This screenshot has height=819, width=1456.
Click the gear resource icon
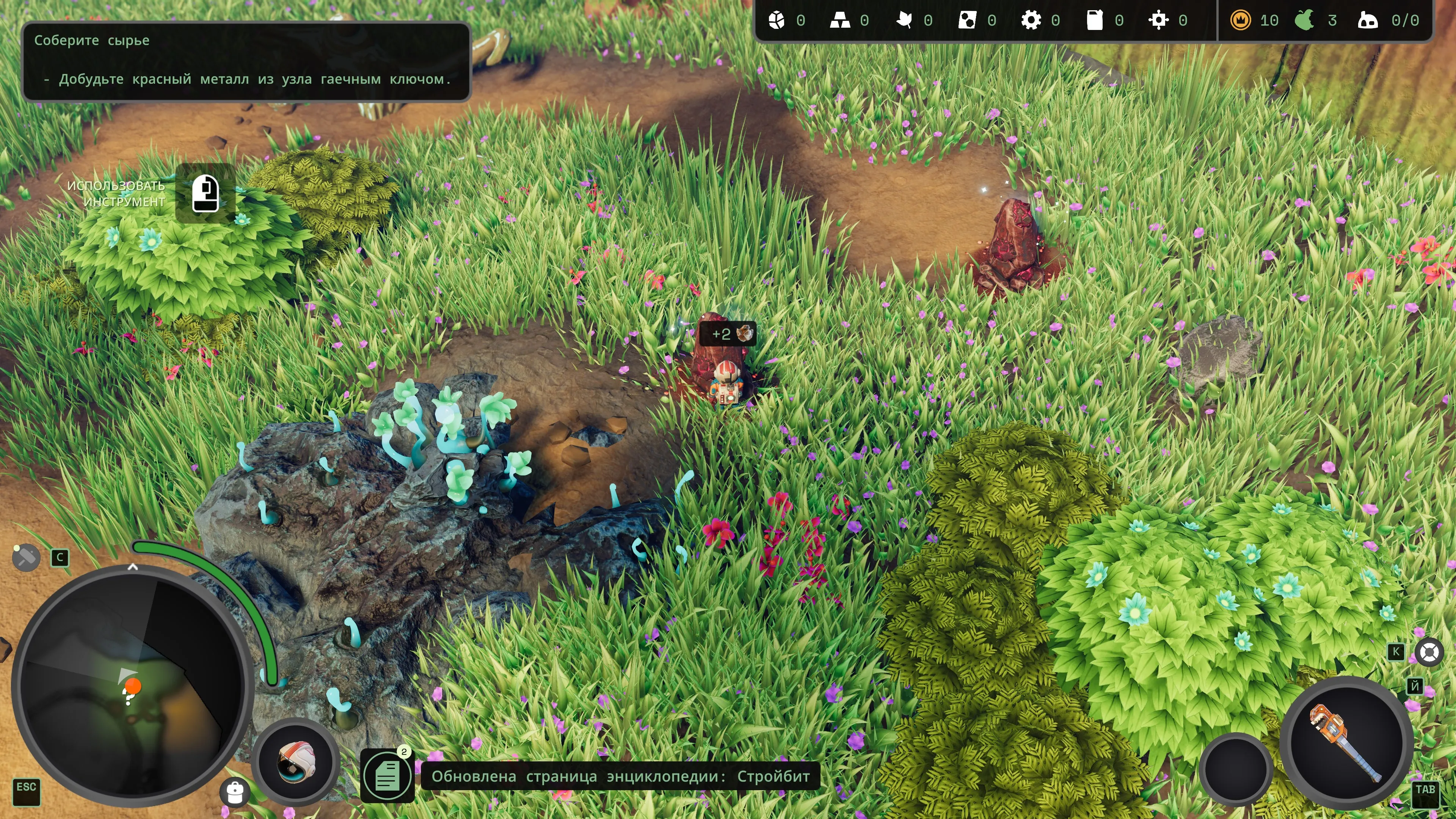coord(1031,21)
